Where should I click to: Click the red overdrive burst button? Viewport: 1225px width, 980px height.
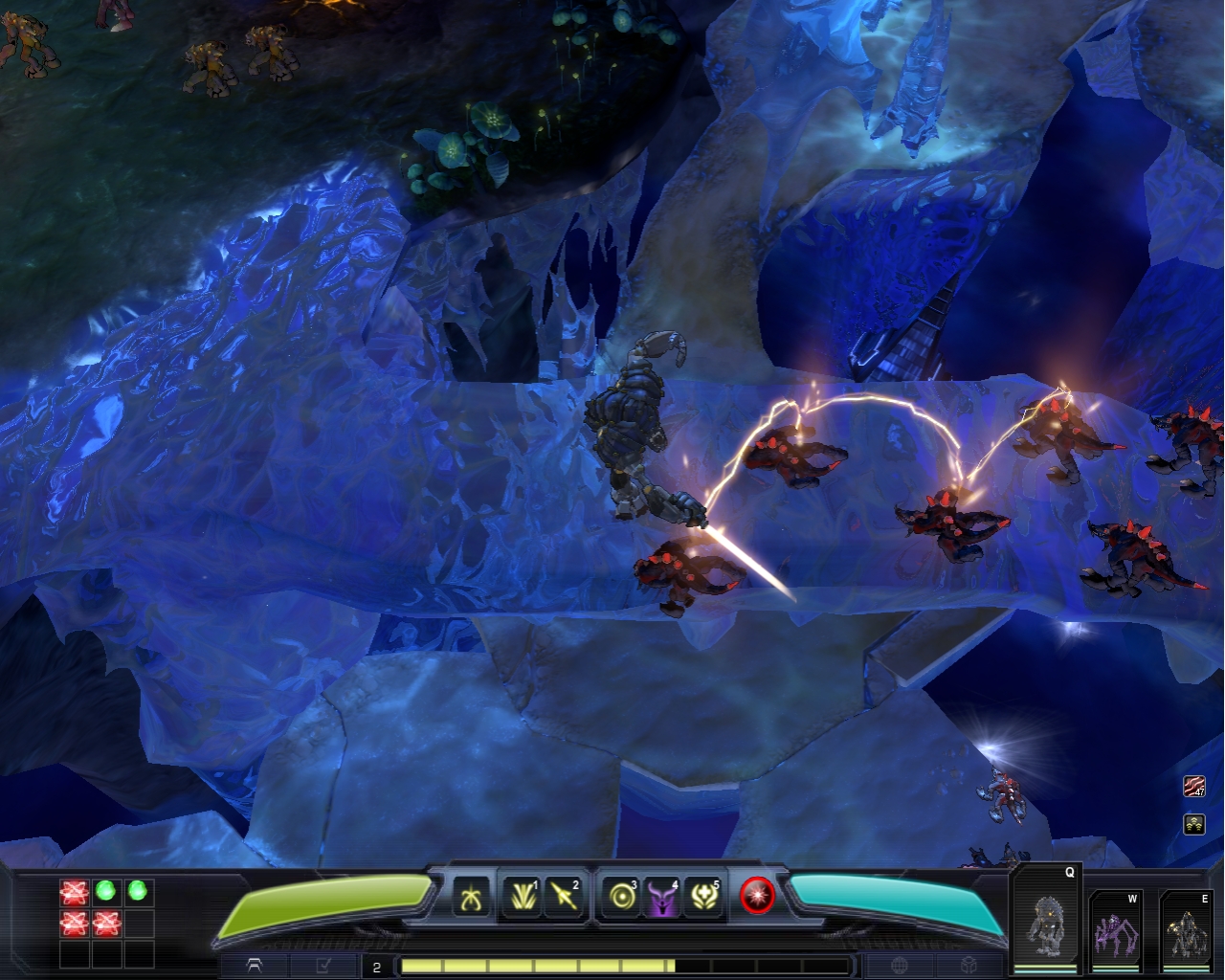pyautogui.click(x=757, y=896)
